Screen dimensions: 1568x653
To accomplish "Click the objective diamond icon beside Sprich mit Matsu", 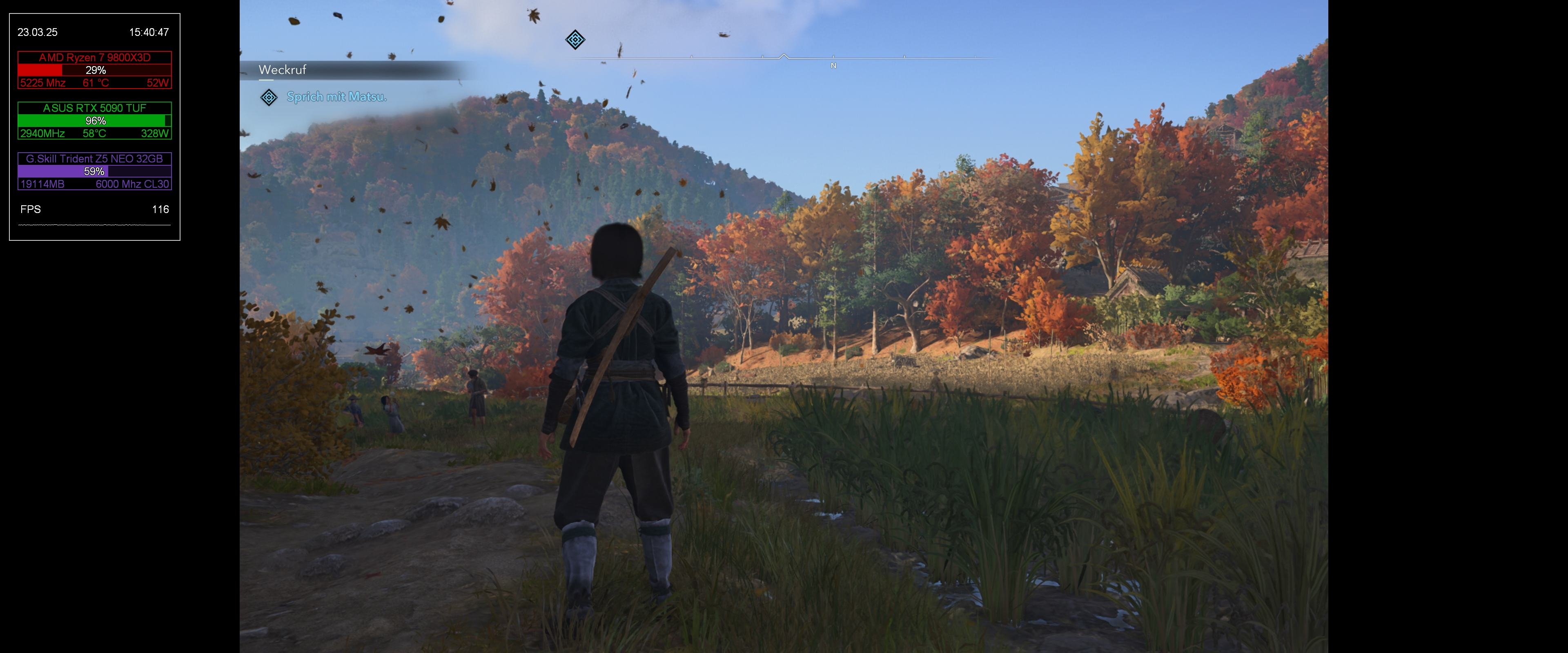I will [x=269, y=98].
